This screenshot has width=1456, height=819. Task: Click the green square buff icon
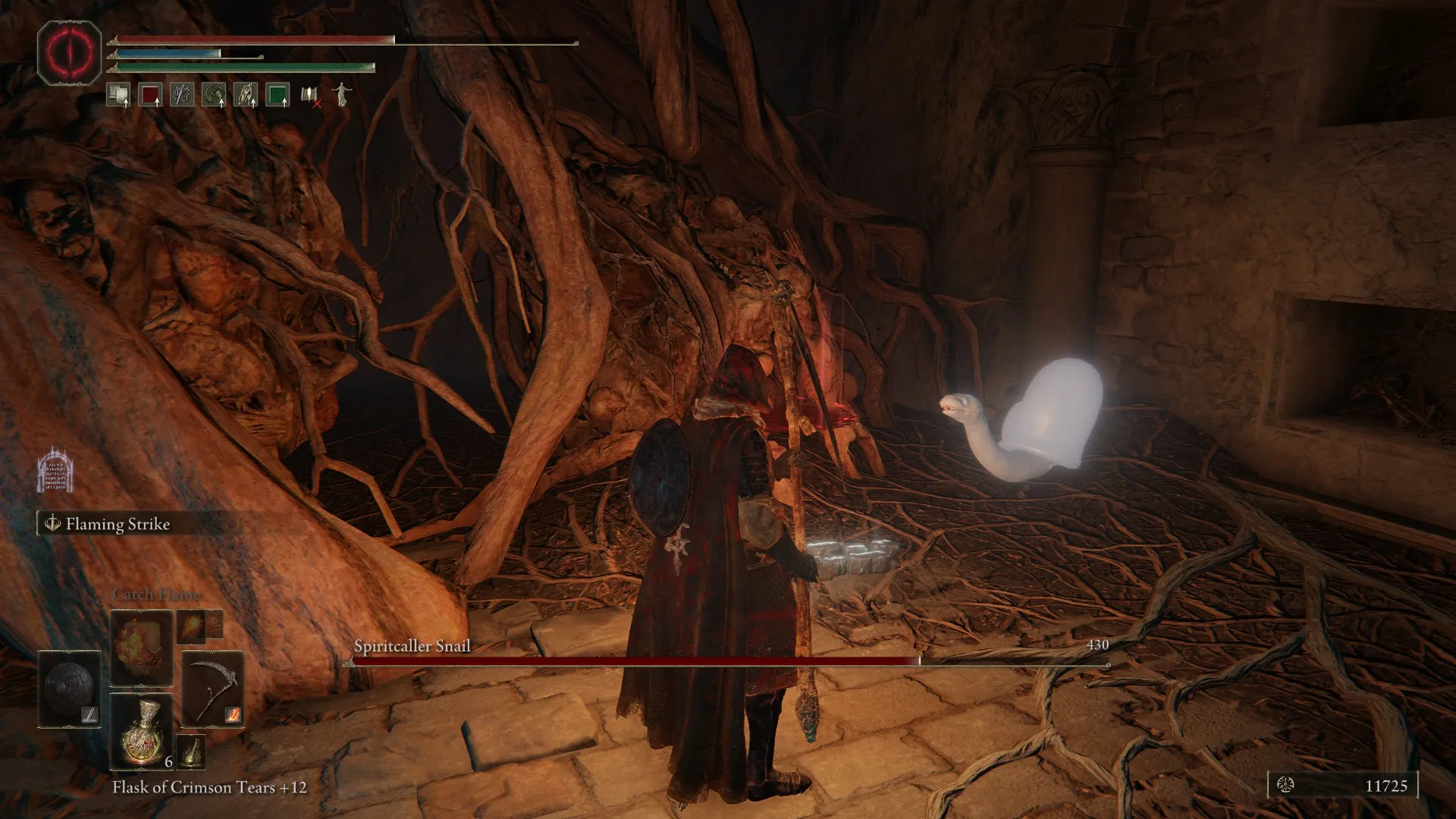pyautogui.click(x=278, y=96)
